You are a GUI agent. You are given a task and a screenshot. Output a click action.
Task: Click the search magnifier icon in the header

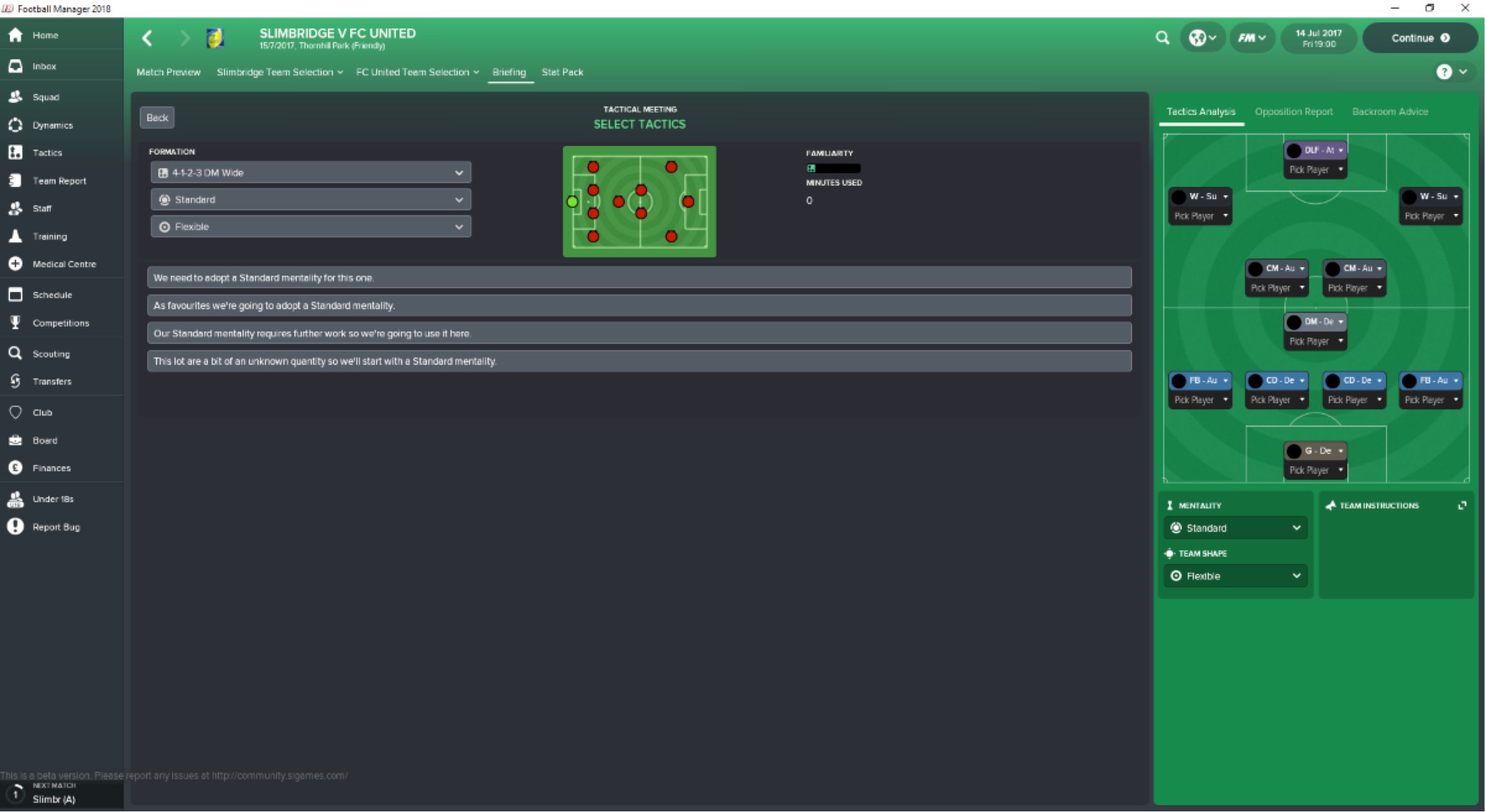point(1163,38)
